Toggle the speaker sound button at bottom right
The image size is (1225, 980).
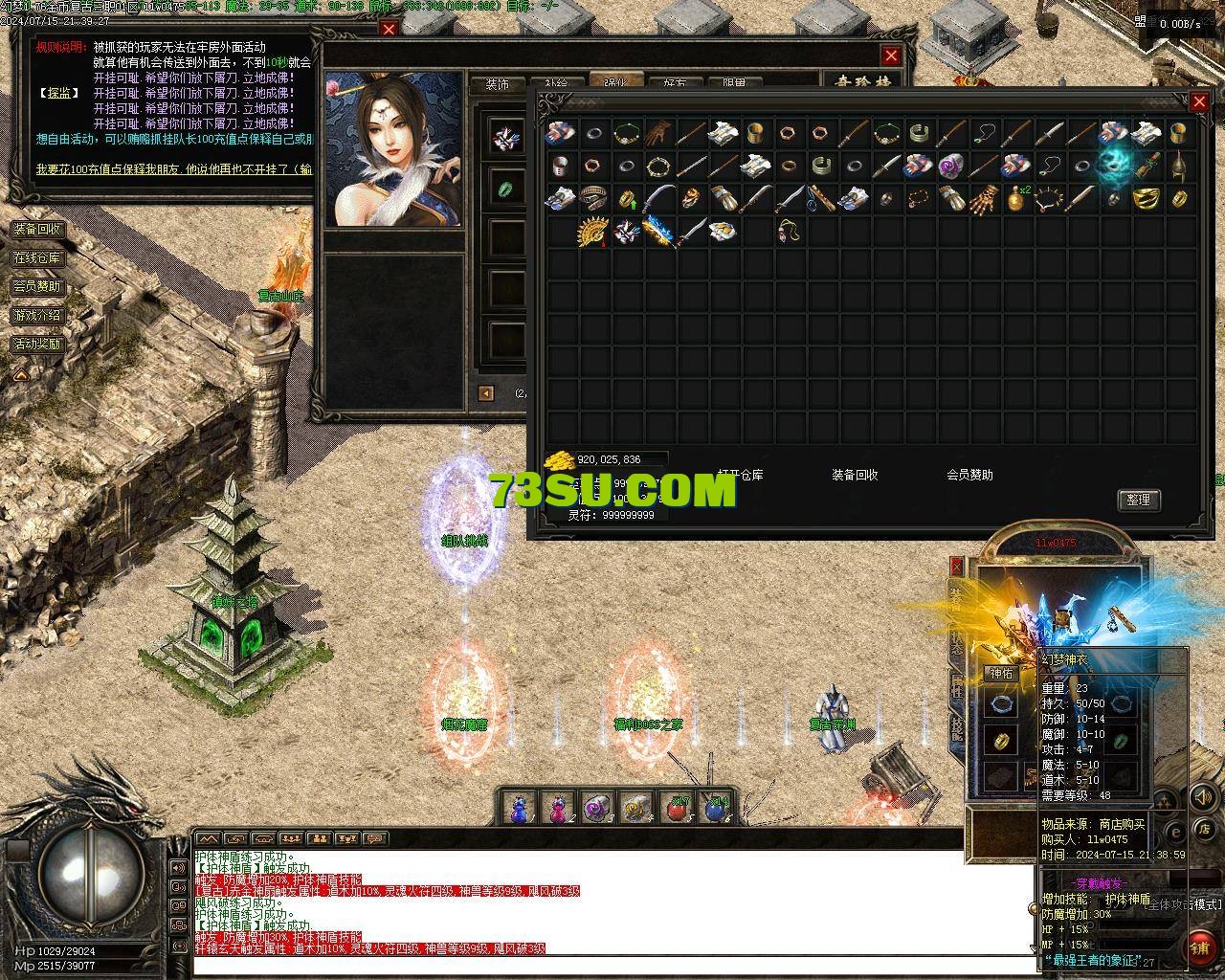coord(1201,796)
